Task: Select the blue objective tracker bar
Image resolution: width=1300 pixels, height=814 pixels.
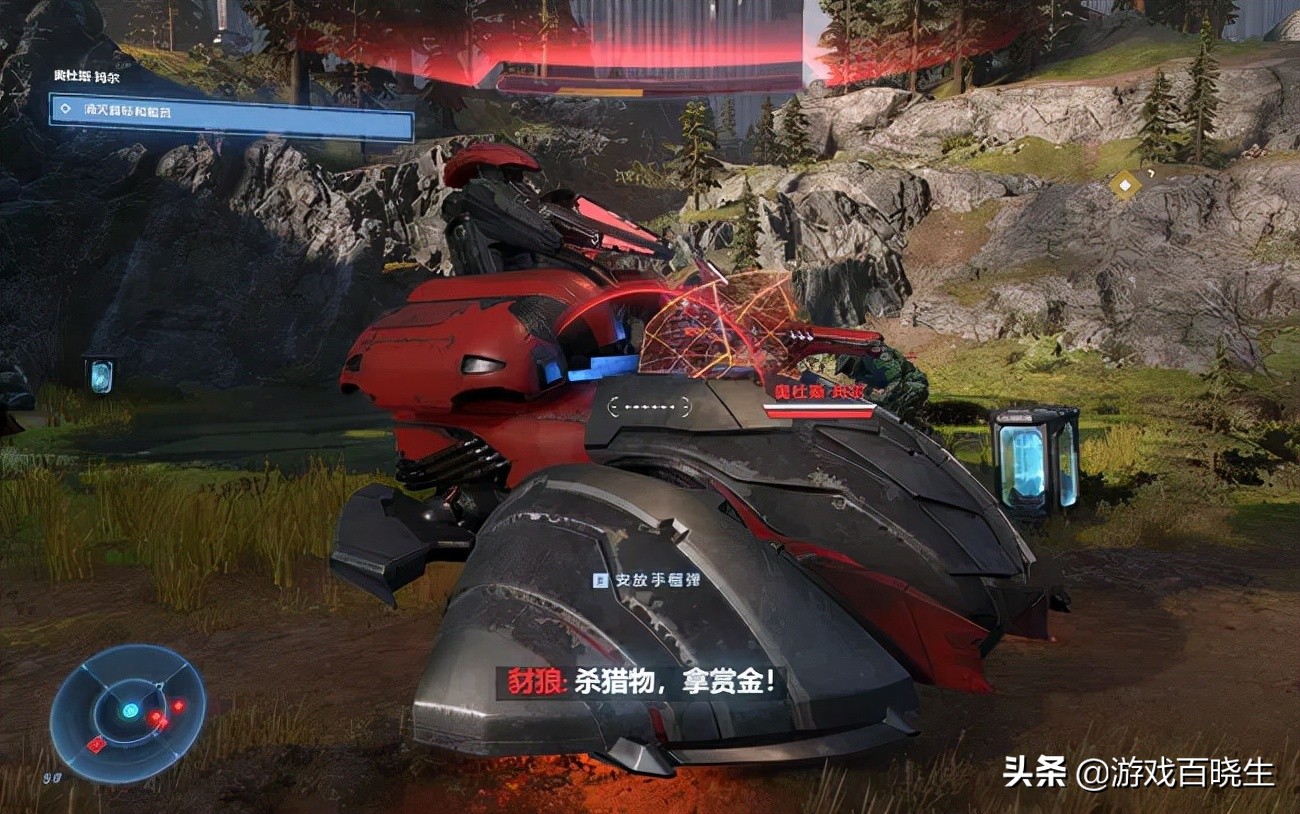Action: 231,117
